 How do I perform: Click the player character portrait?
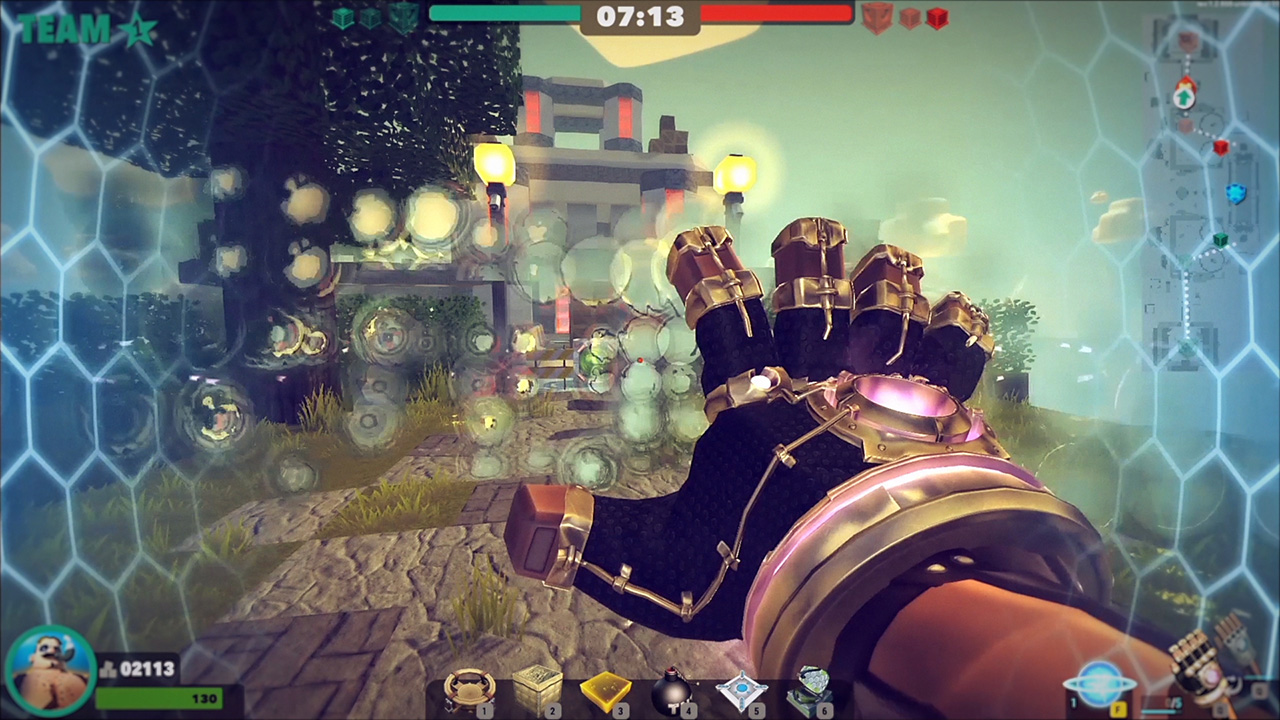48,672
